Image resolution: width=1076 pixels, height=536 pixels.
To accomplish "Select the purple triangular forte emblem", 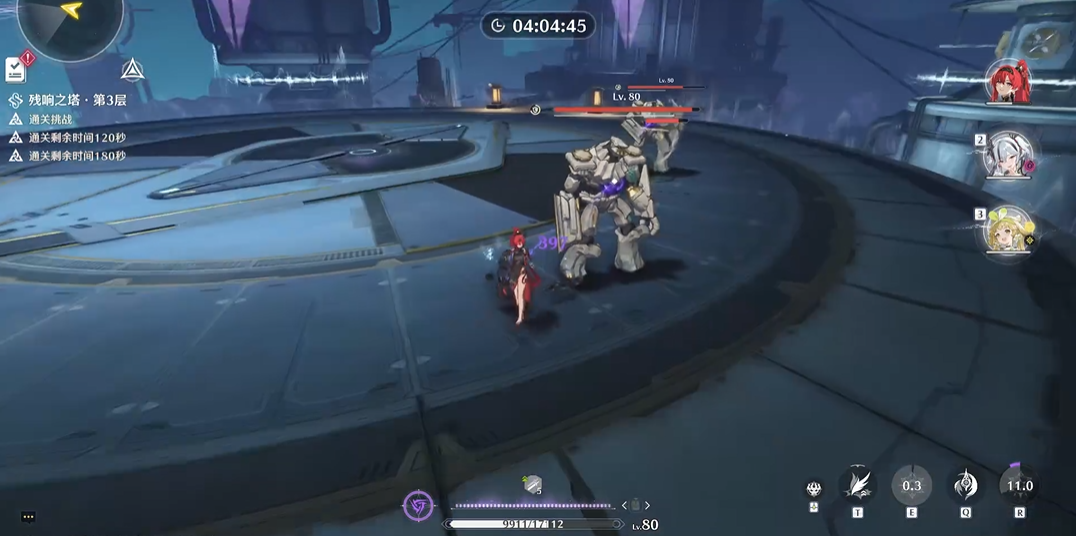I will click(418, 507).
